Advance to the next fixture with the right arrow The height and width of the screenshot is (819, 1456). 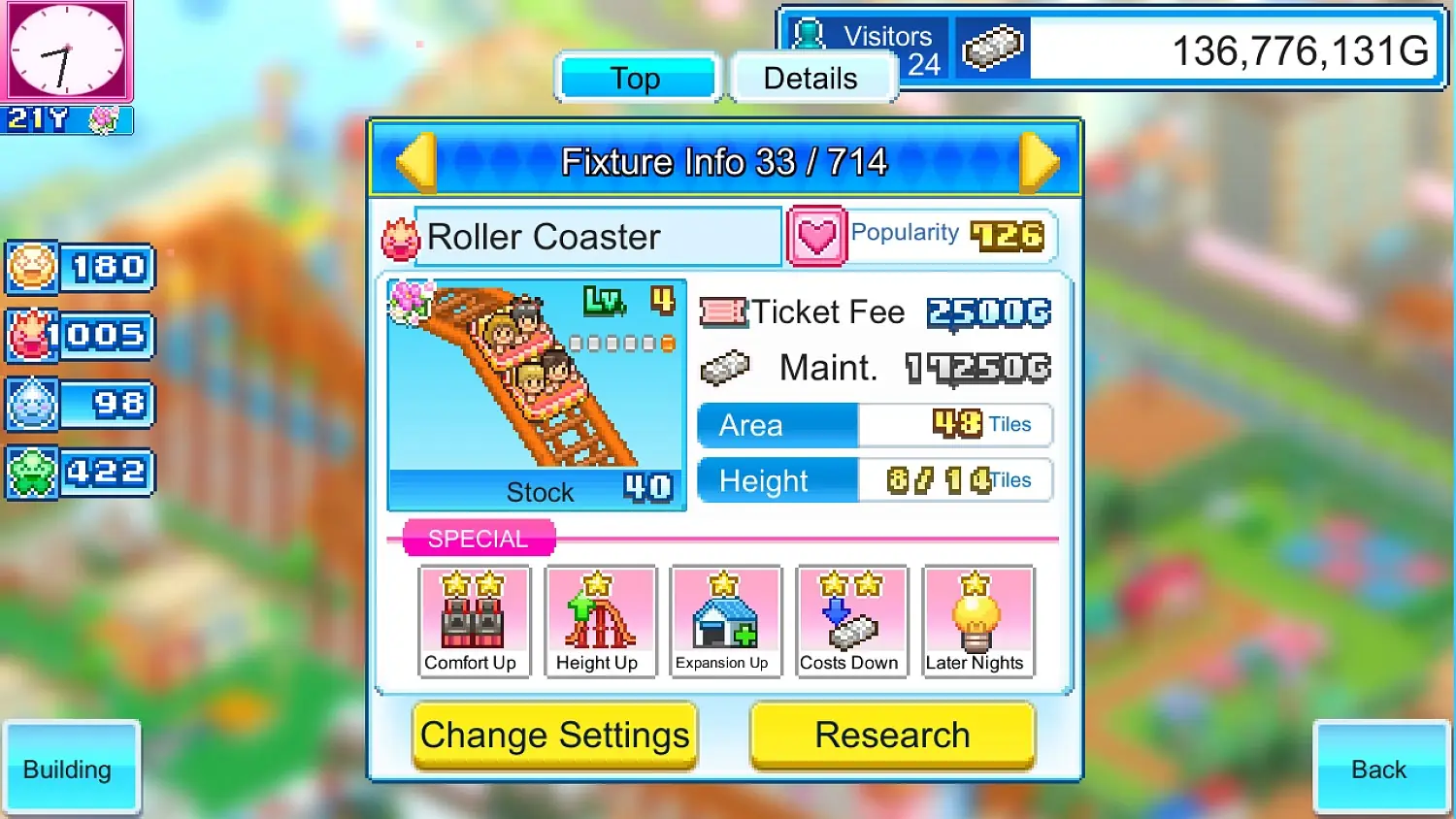click(1041, 161)
